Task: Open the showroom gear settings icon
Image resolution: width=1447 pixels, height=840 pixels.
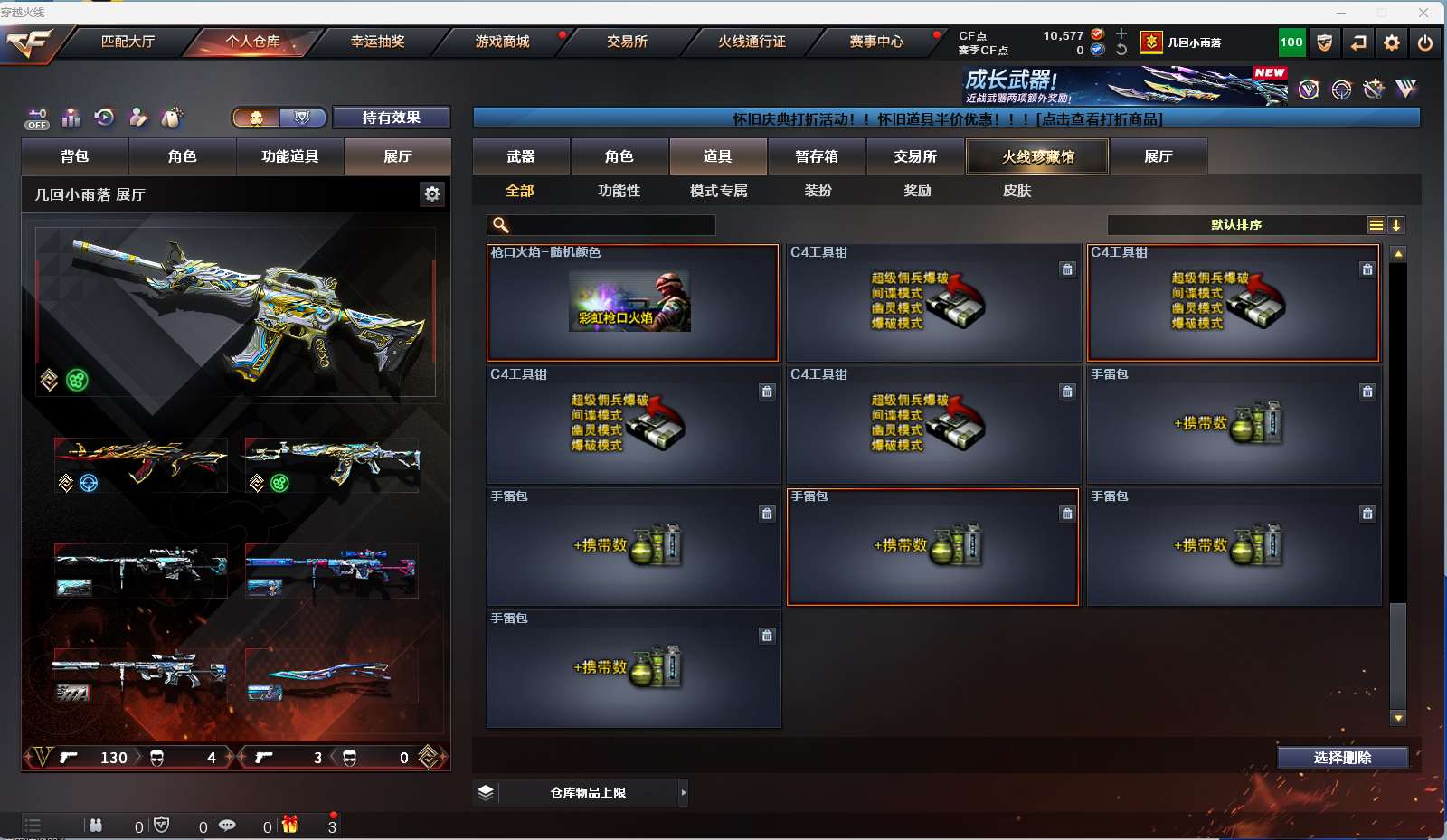Action: tap(432, 193)
